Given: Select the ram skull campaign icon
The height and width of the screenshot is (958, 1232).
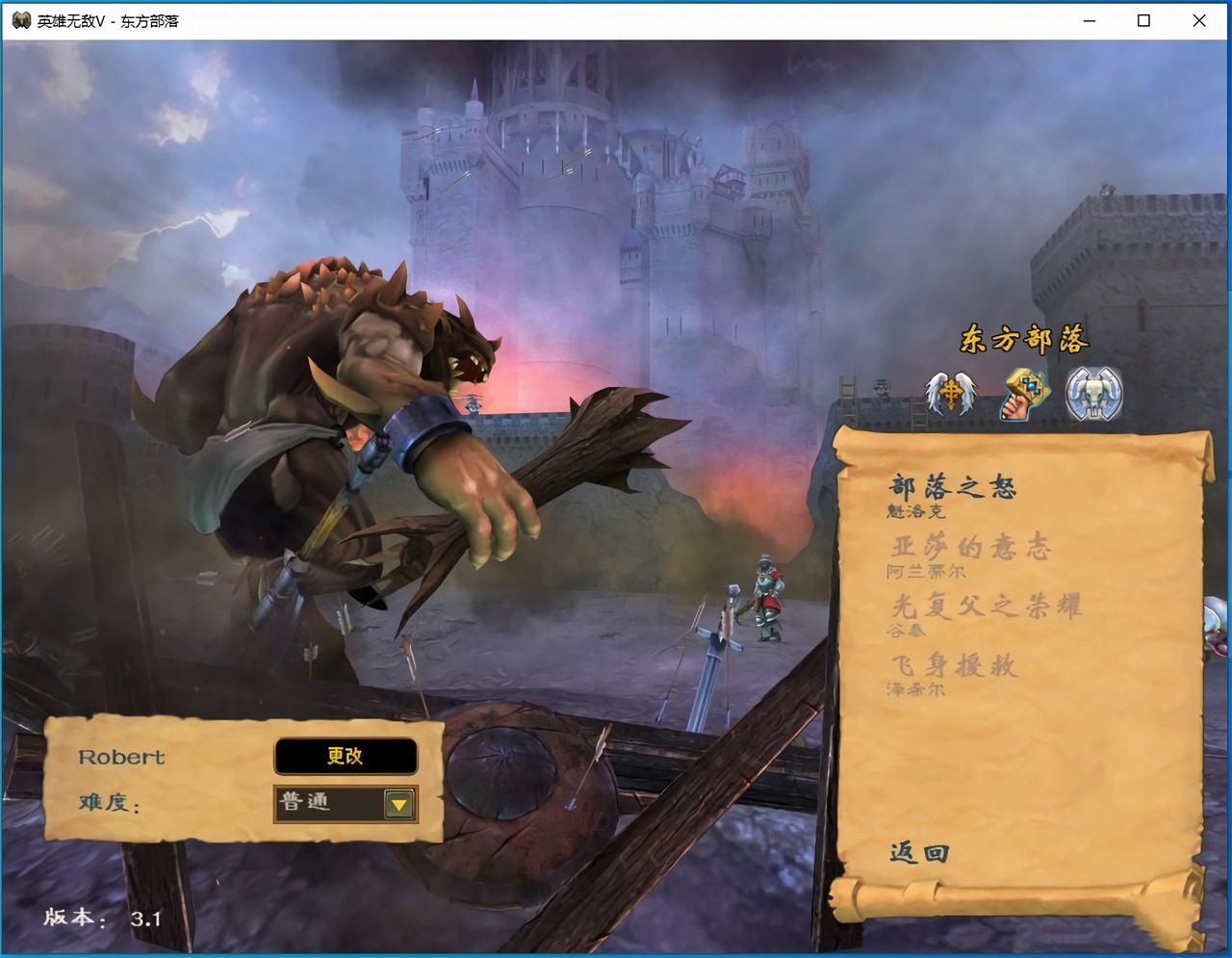Looking at the screenshot, I should click(1094, 394).
